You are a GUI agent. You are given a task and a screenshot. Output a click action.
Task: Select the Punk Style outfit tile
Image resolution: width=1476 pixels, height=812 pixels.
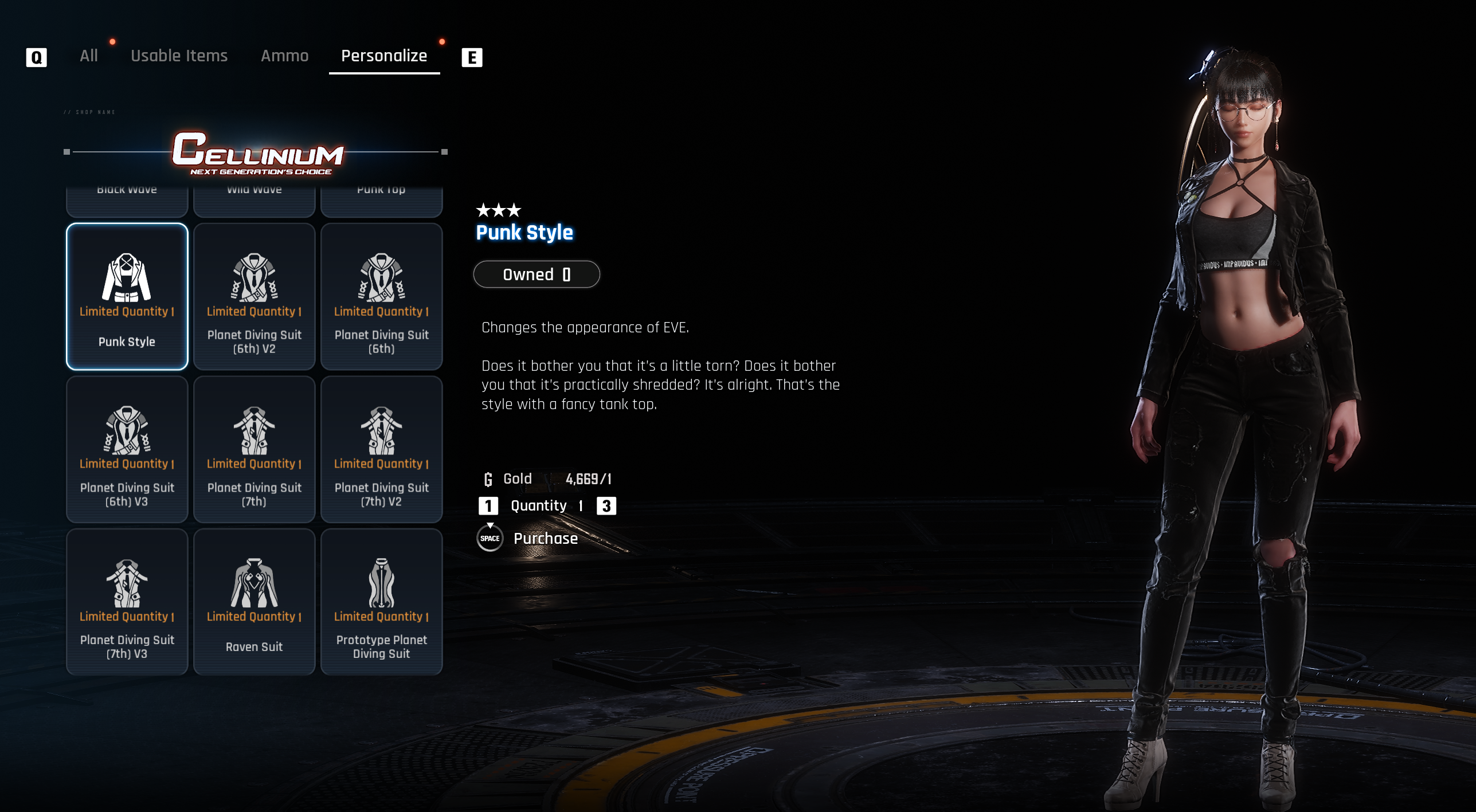(127, 297)
